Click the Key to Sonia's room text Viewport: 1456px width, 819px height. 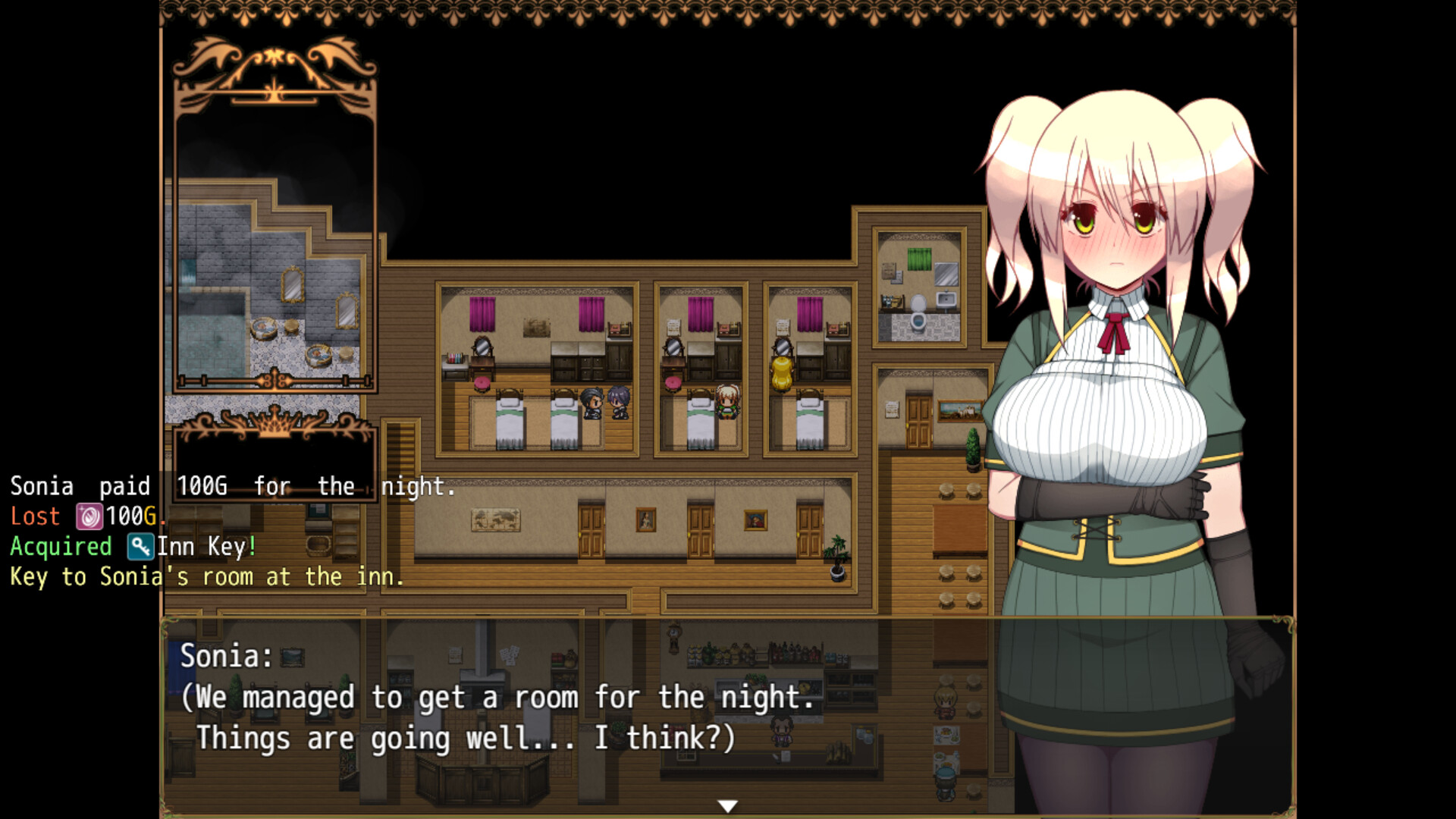(205, 576)
